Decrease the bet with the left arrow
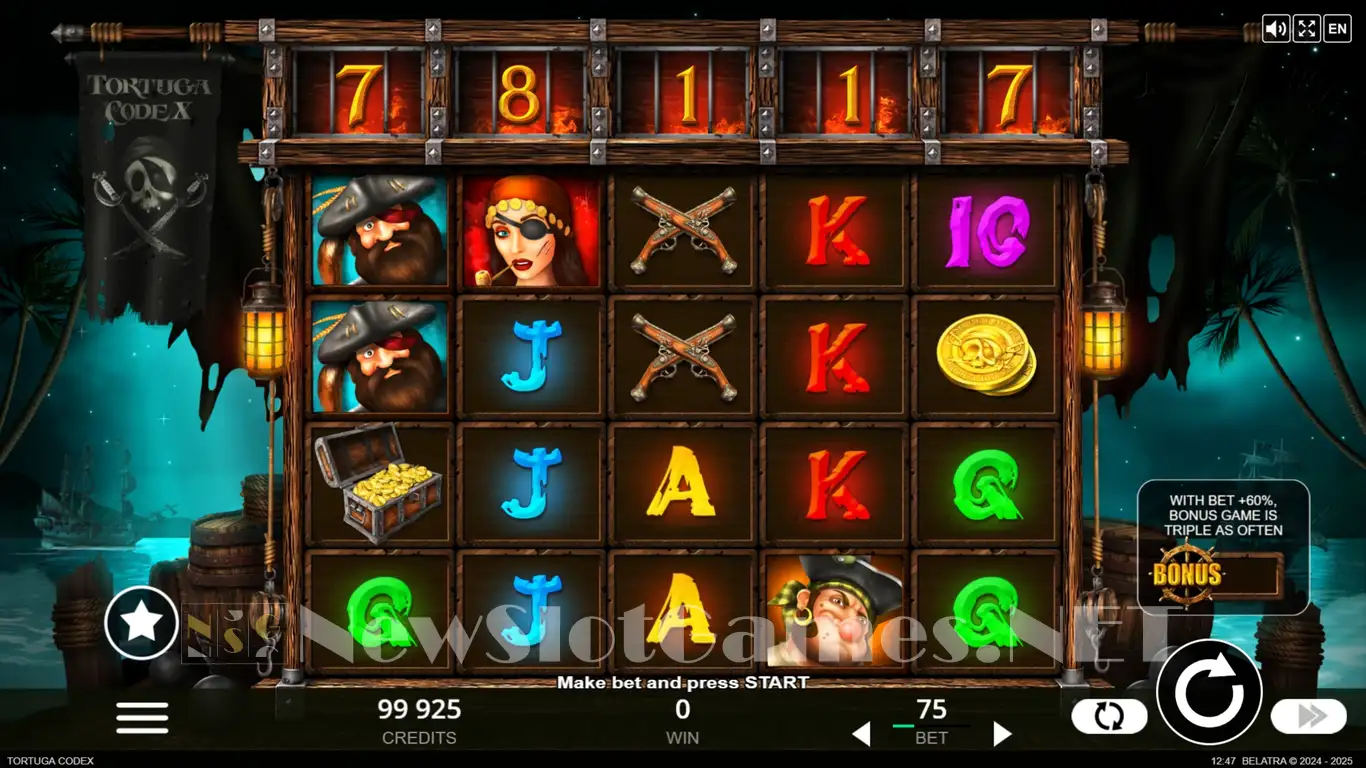 (x=860, y=735)
